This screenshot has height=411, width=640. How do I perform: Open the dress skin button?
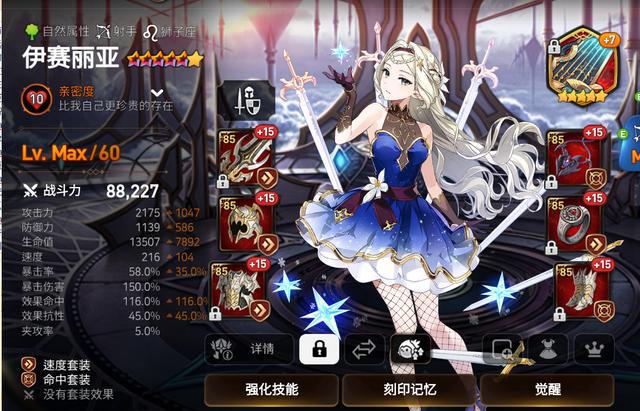coord(549,349)
